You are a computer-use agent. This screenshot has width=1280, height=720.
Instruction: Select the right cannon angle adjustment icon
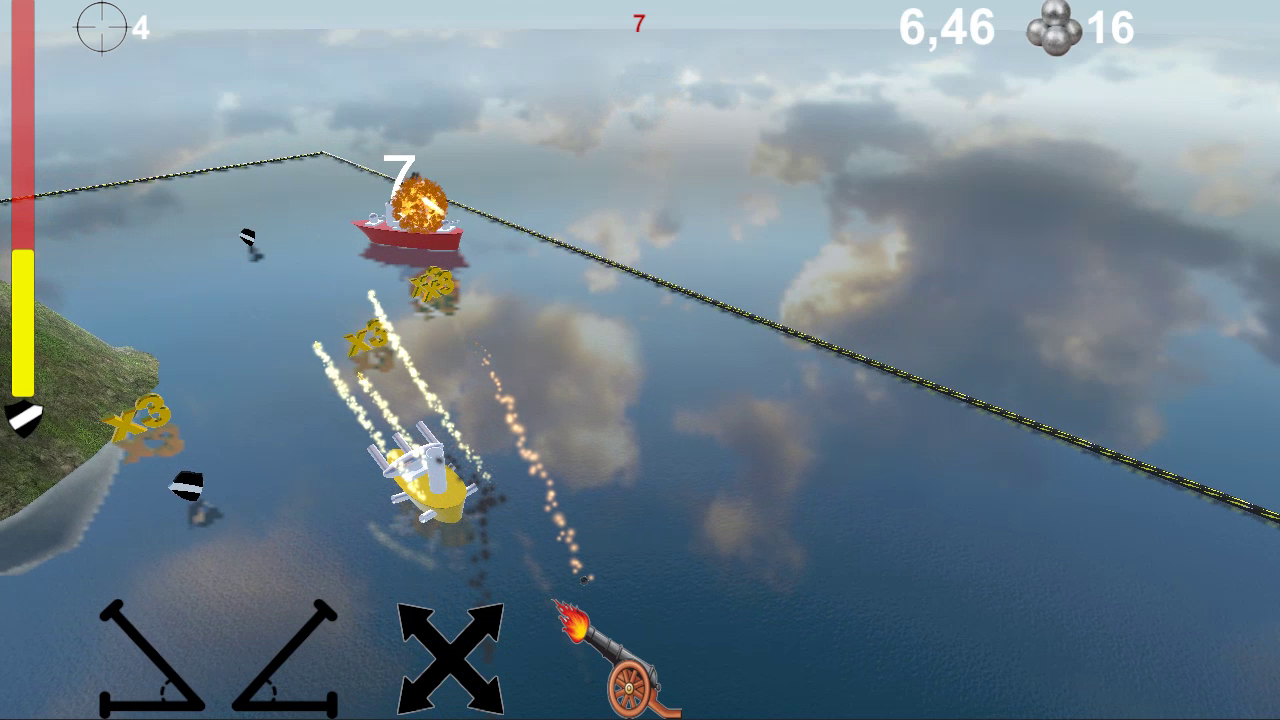tap(285, 660)
